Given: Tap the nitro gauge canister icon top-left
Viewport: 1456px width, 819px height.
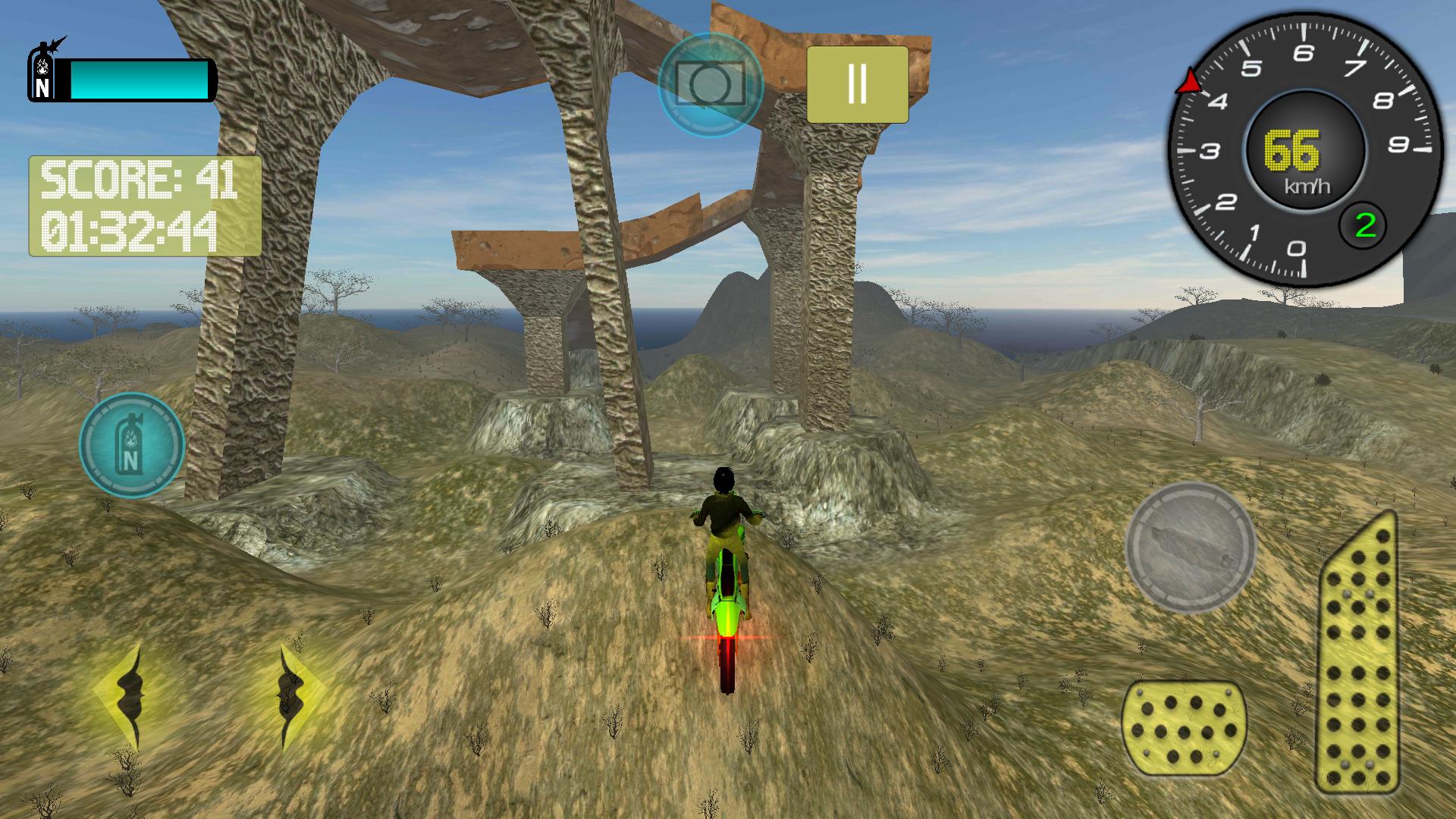Looking at the screenshot, I should (42, 72).
